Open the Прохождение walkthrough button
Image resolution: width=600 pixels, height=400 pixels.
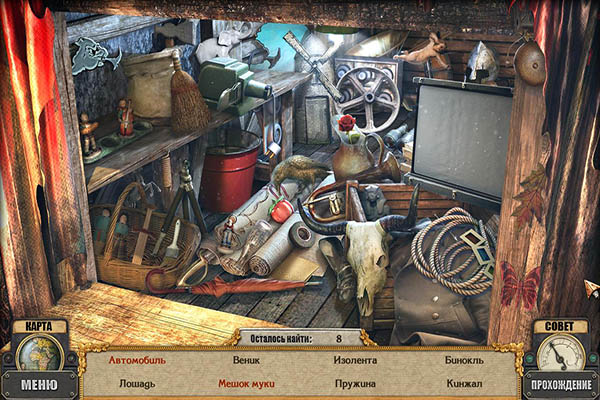coord(560,385)
